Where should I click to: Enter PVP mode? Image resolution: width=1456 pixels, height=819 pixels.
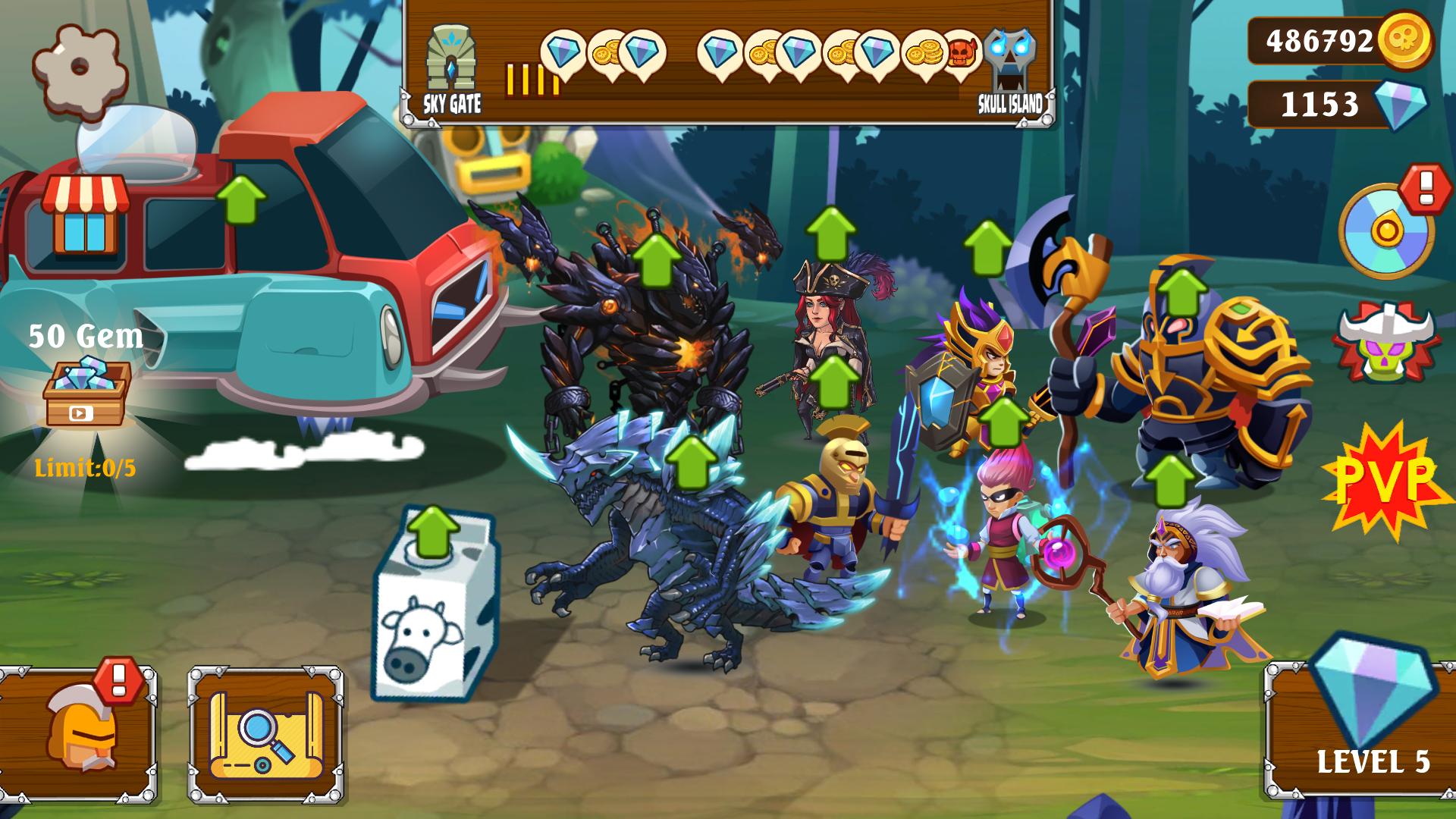[1385, 478]
